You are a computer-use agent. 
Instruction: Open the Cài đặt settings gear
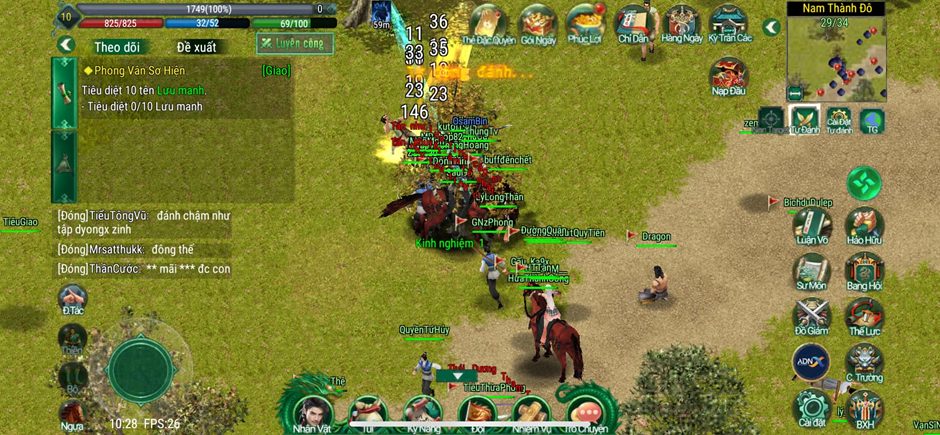pyautogui.click(x=811, y=408)
